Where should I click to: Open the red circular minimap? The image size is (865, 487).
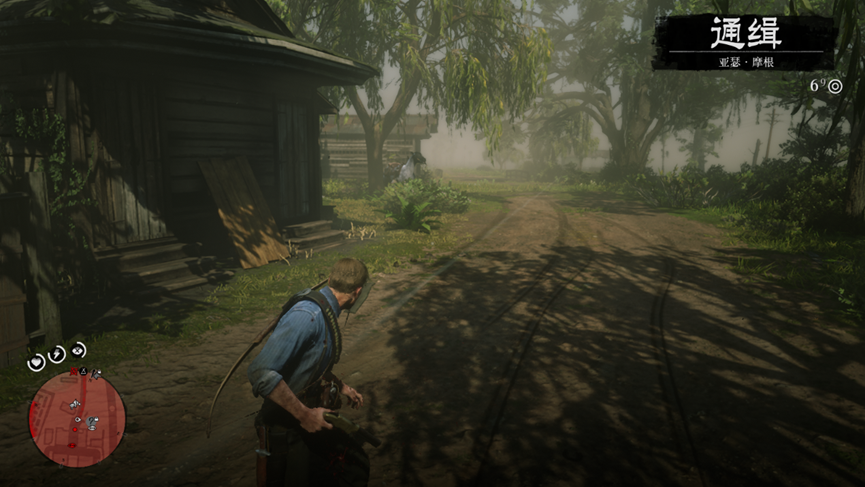(x=77, y=418)
